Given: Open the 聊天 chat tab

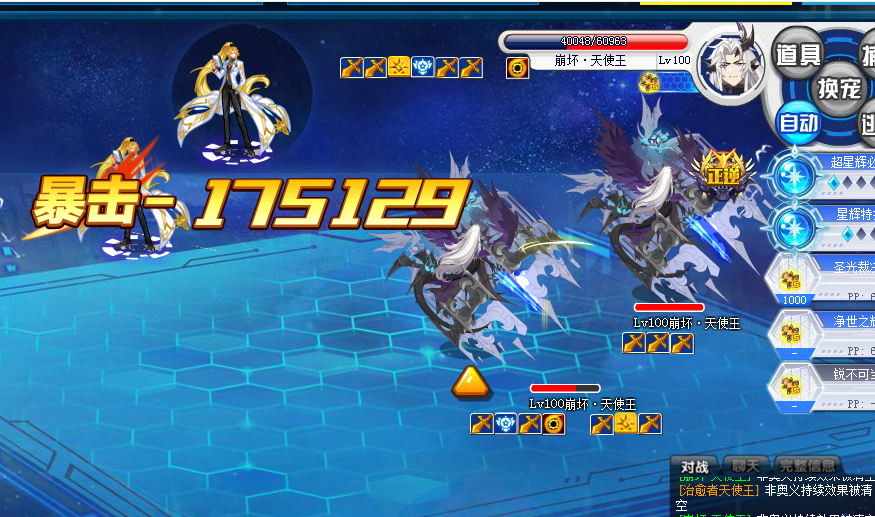Looking at the screenshot, I should tap(746, 466).
